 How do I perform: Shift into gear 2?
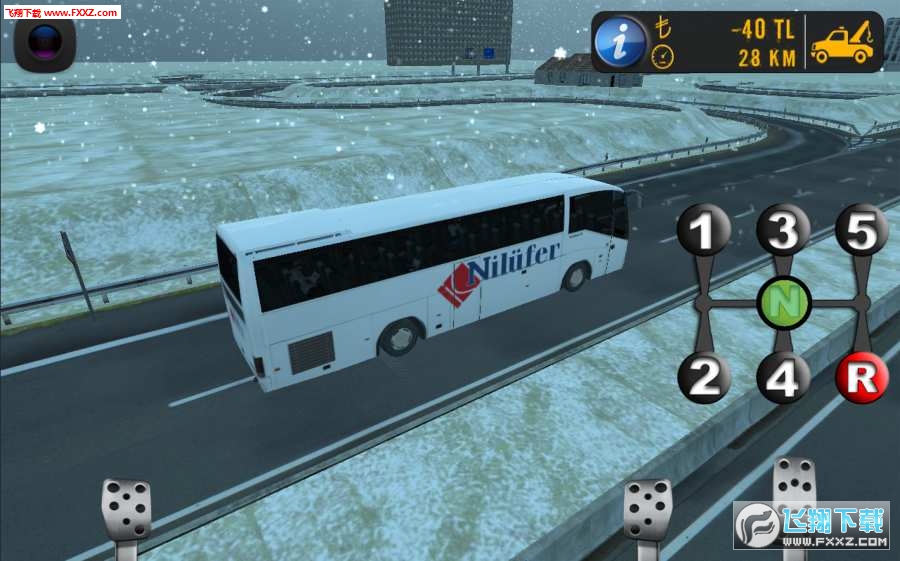point(706,378)
